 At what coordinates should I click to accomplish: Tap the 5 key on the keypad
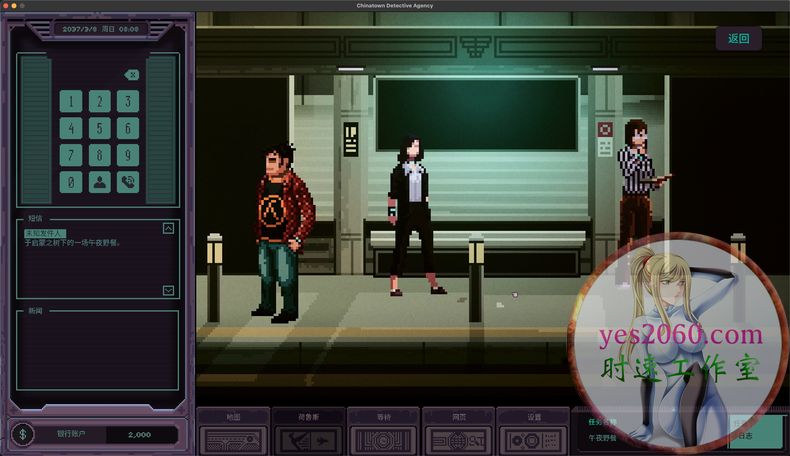click(x=99, y=128)
